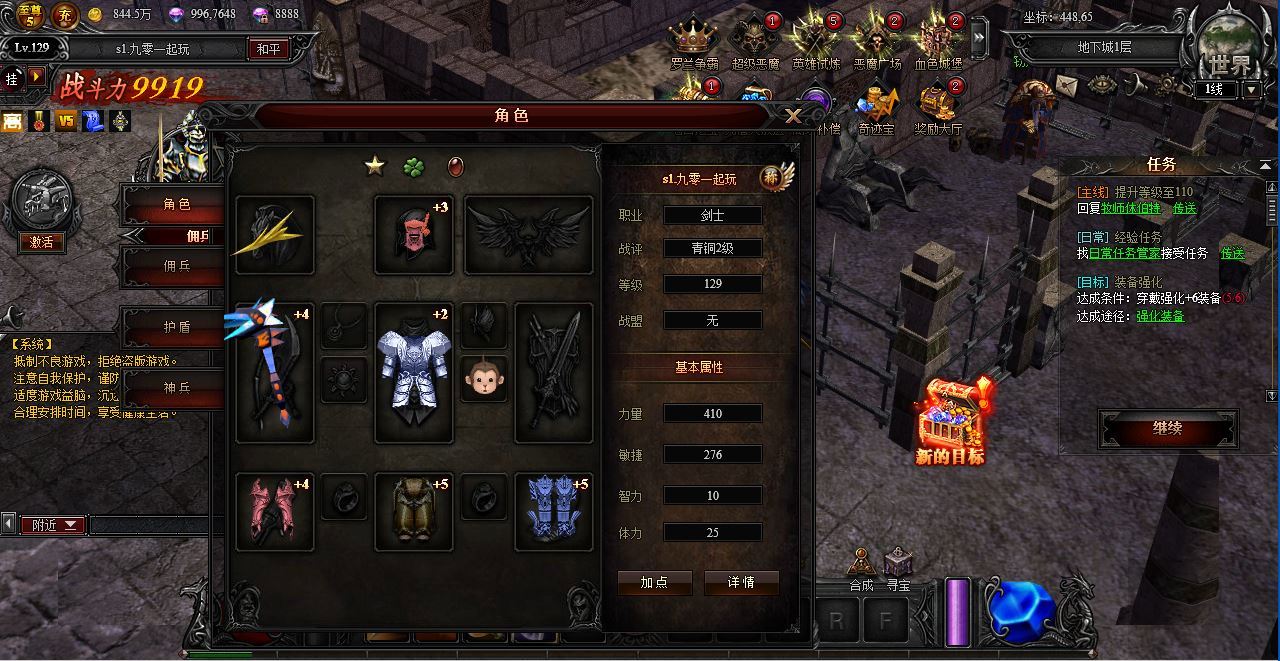Open the 附近 chat channel dropdown
The image size is (1280, 661).
pos(55,525)
